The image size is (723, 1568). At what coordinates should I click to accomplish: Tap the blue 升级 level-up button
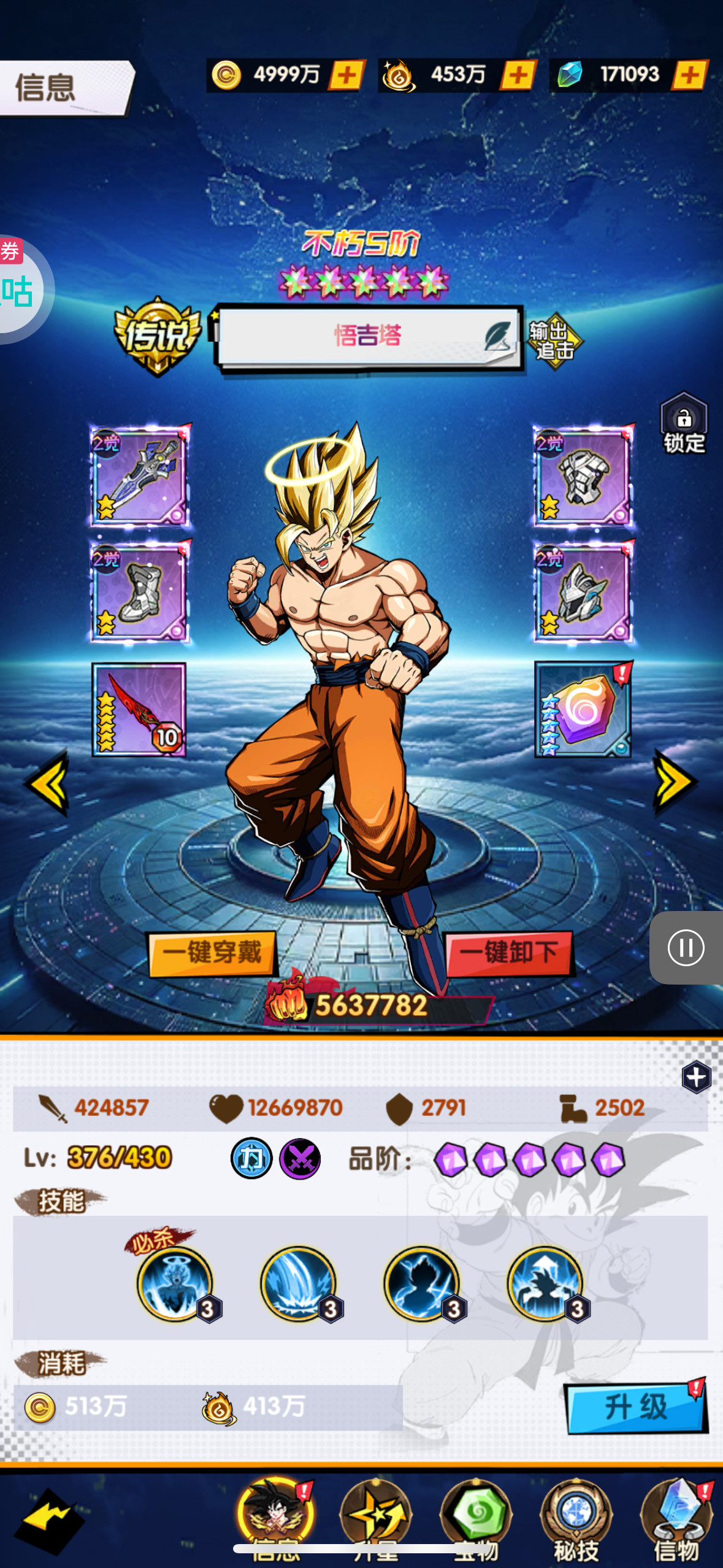(635, 1407)
